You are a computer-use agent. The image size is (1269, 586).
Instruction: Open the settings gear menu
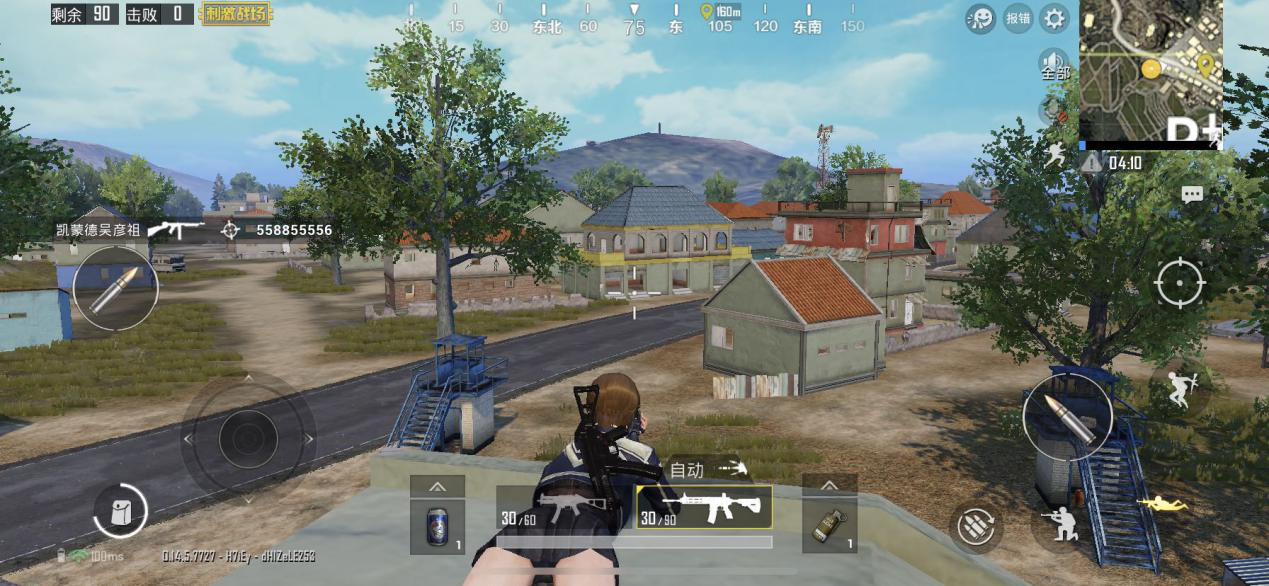click(x=1054, y=18)
